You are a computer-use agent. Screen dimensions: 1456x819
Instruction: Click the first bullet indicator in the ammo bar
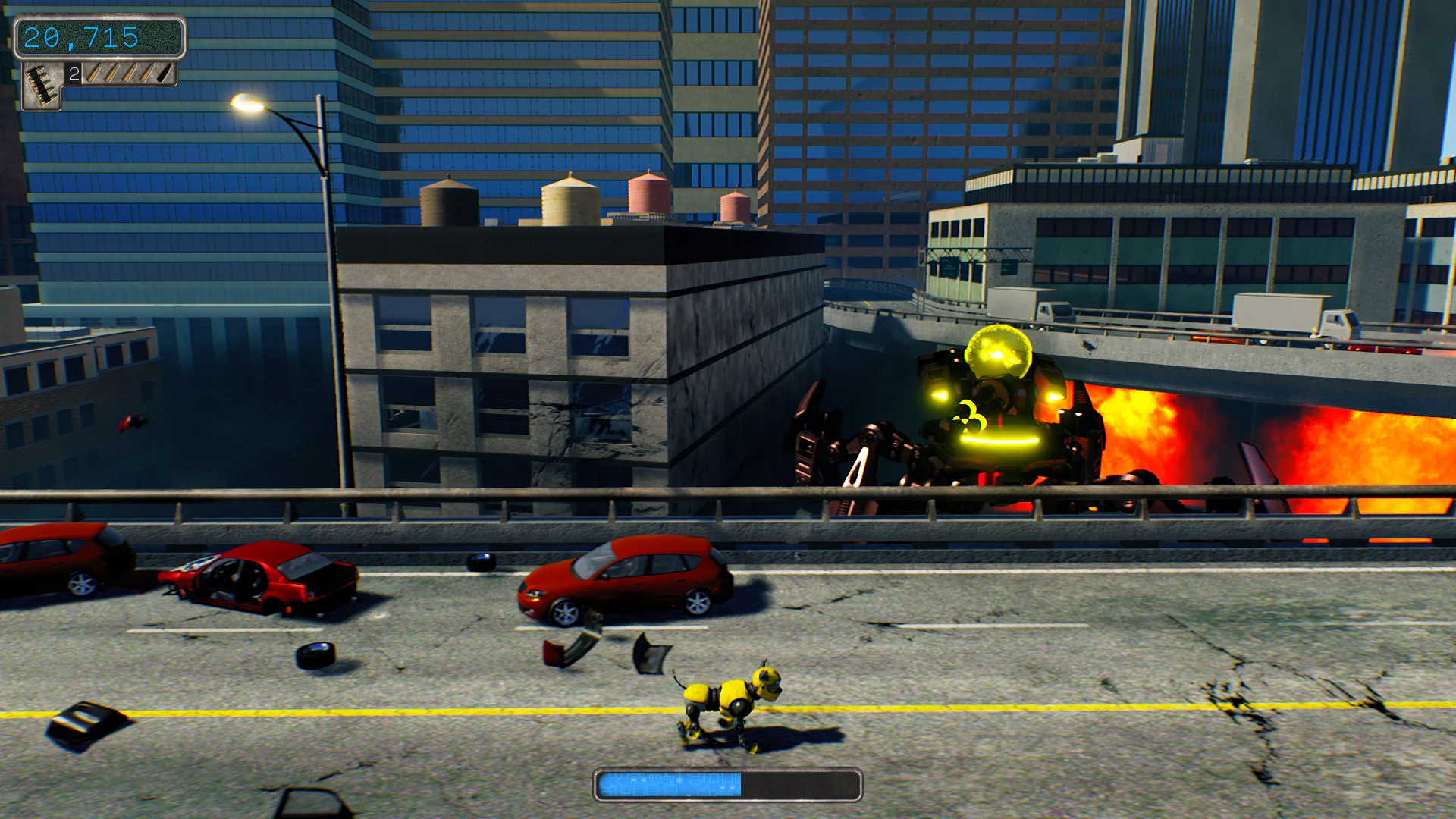click(x=93, y=75)
